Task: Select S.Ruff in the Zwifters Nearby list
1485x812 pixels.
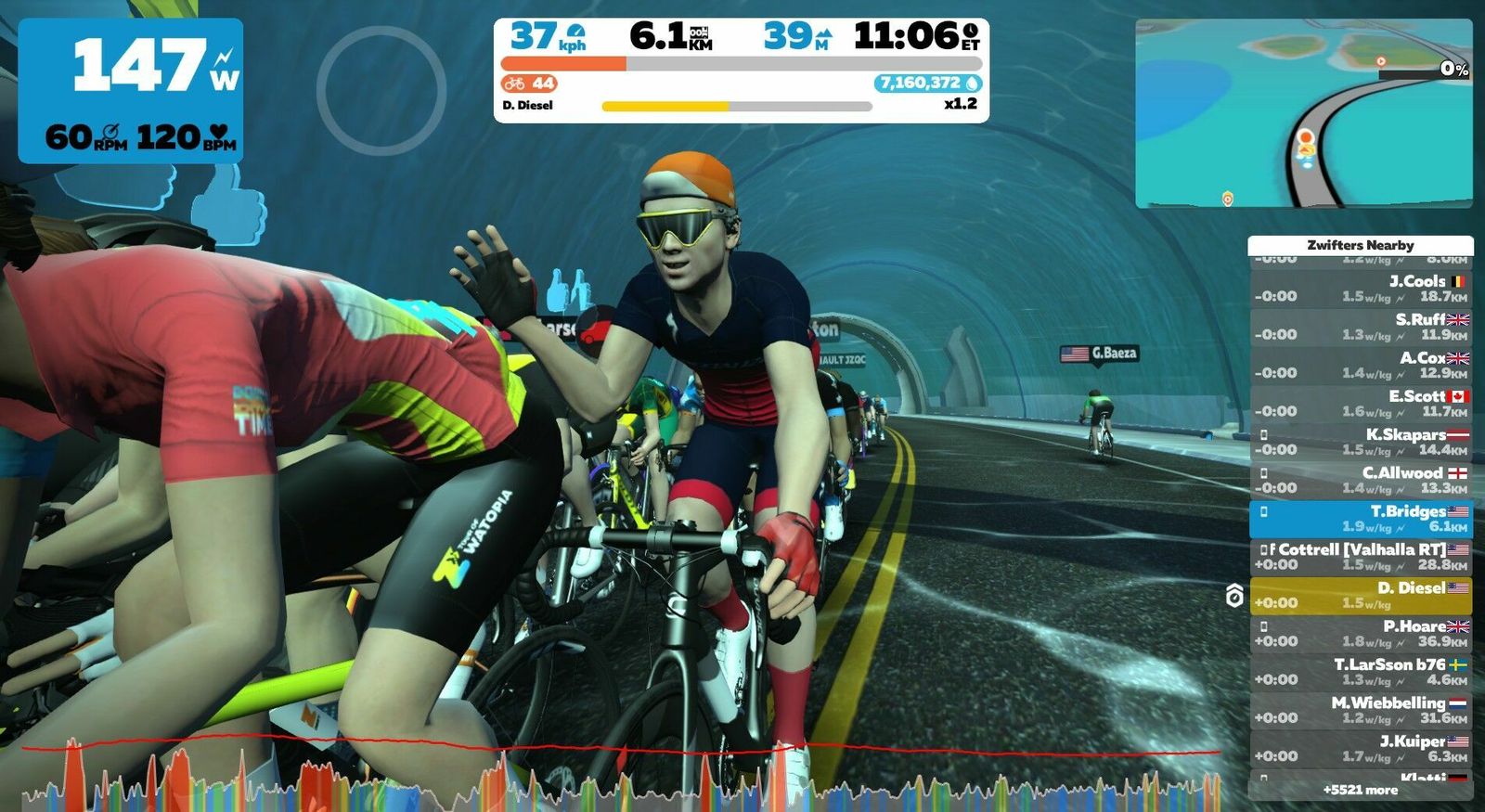Action: (1361, 327)
